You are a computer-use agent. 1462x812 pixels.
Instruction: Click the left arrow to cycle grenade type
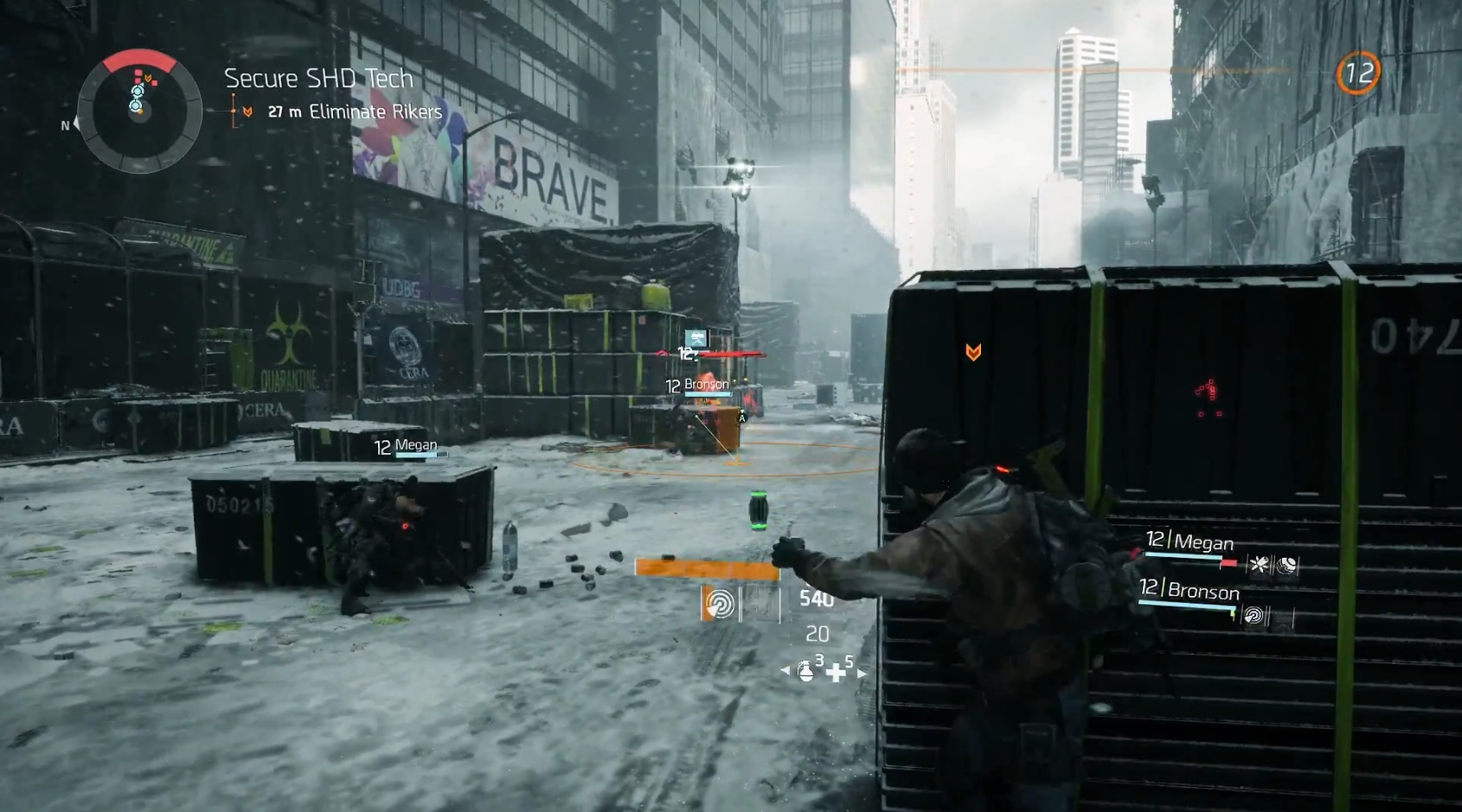pos(786,668)
